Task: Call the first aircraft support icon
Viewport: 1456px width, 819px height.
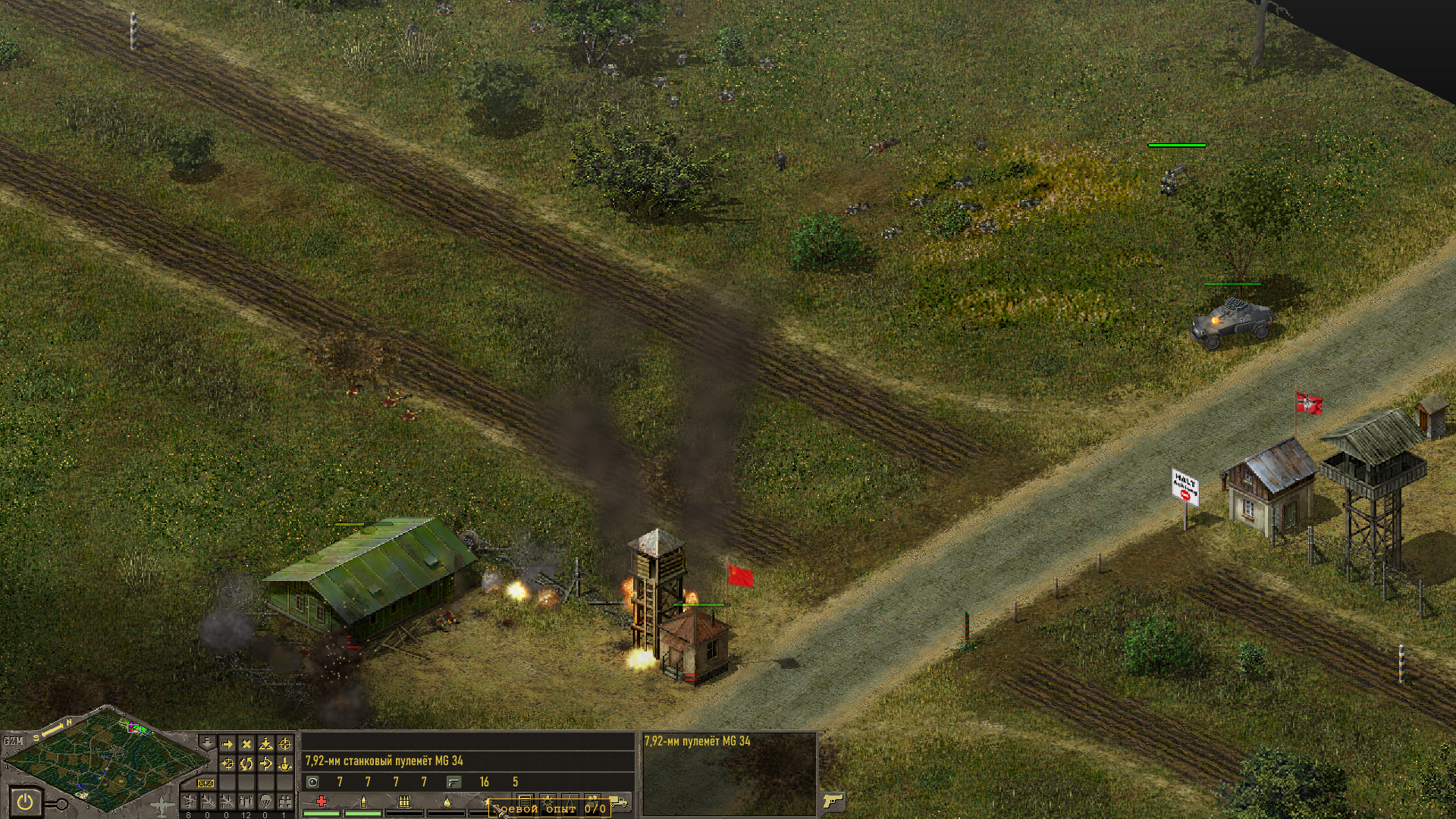Action: pos(189,801)
